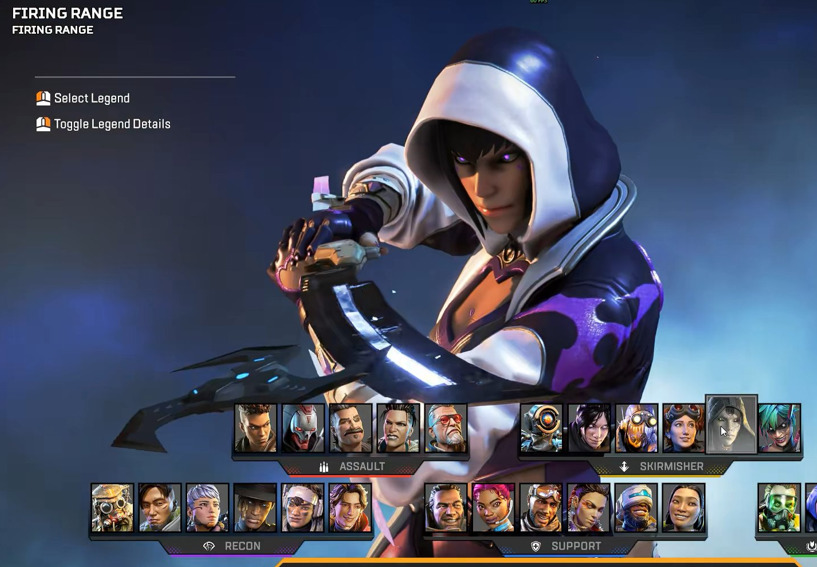Screen dimensions: 817x567
Task: Choose the Octane legend portrait
Action: click(x=636, y=428)
